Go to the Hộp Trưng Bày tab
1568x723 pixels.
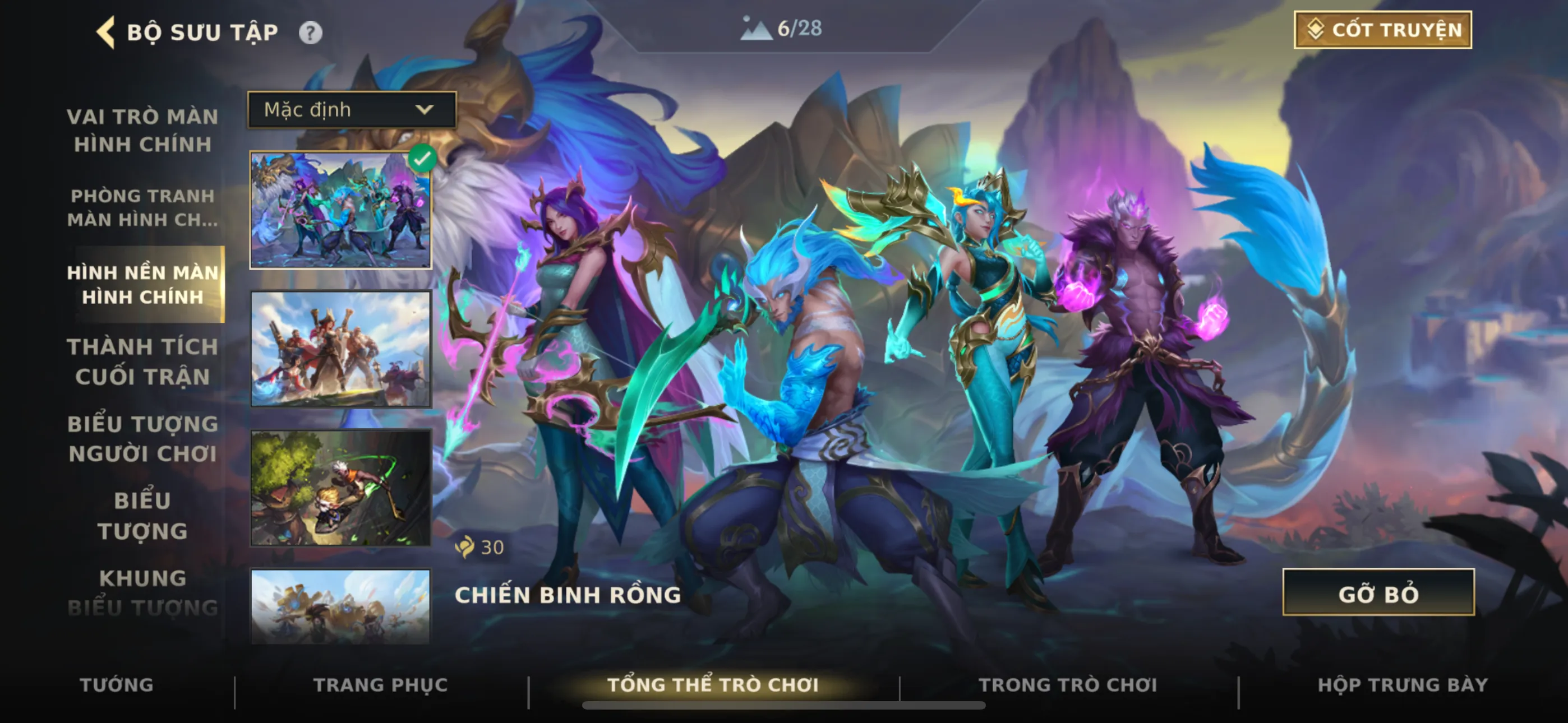1403,685
